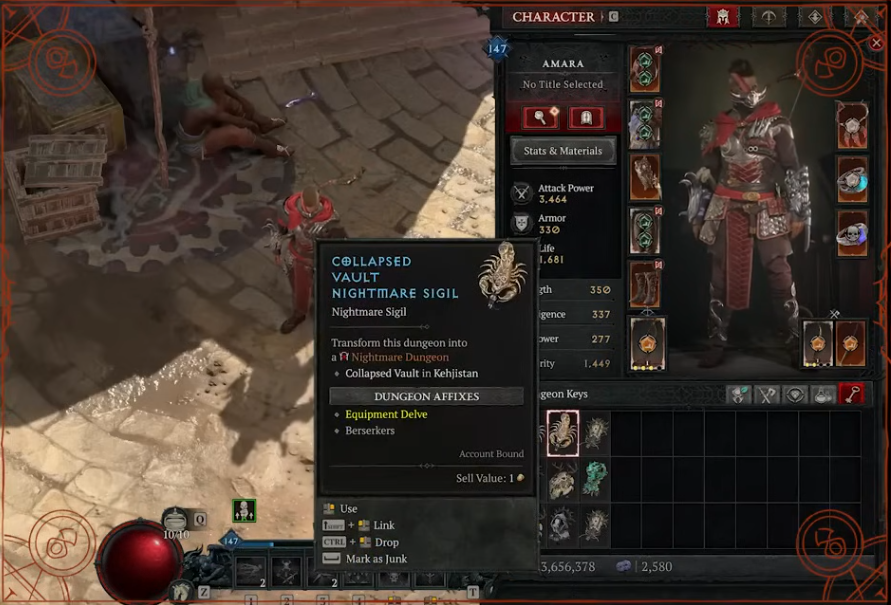Image resolution: width=891 pixels, height=605 pixels.
Task: Switch to the consumables potion inventory tab
Action: (x=823, y=394)
